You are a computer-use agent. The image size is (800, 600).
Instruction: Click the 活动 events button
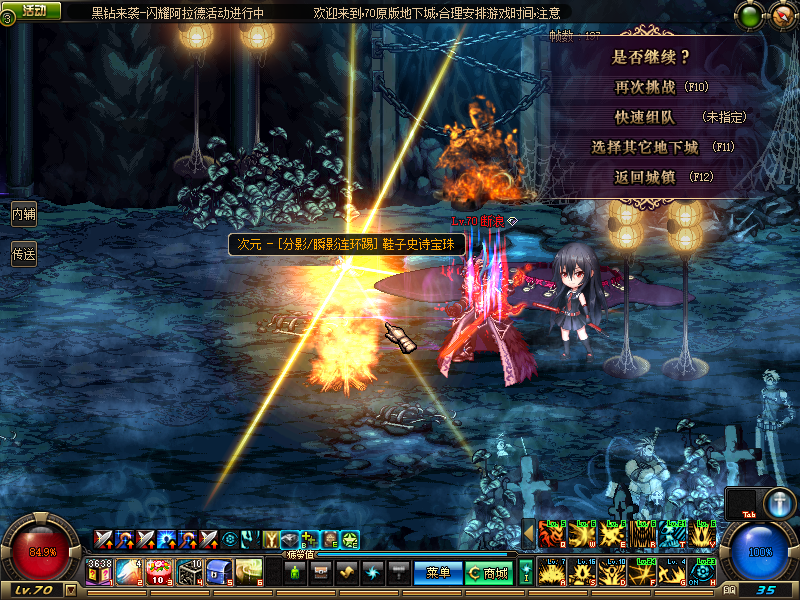pyautogui.click(x=37, y=10)
